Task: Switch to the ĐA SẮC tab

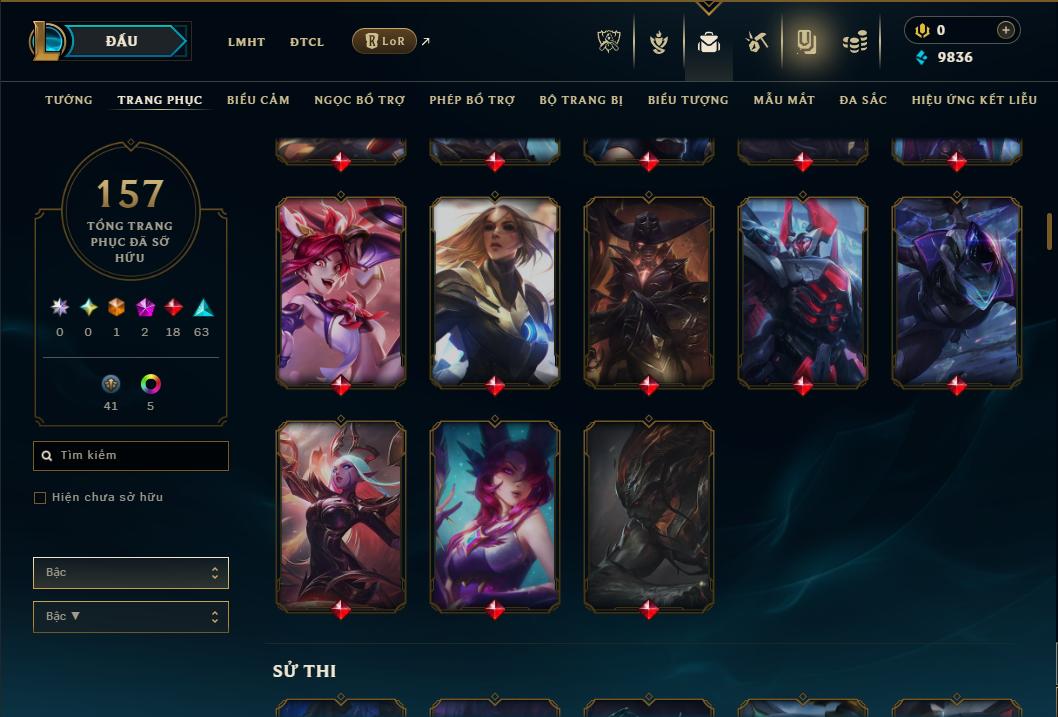Action: 863,100
